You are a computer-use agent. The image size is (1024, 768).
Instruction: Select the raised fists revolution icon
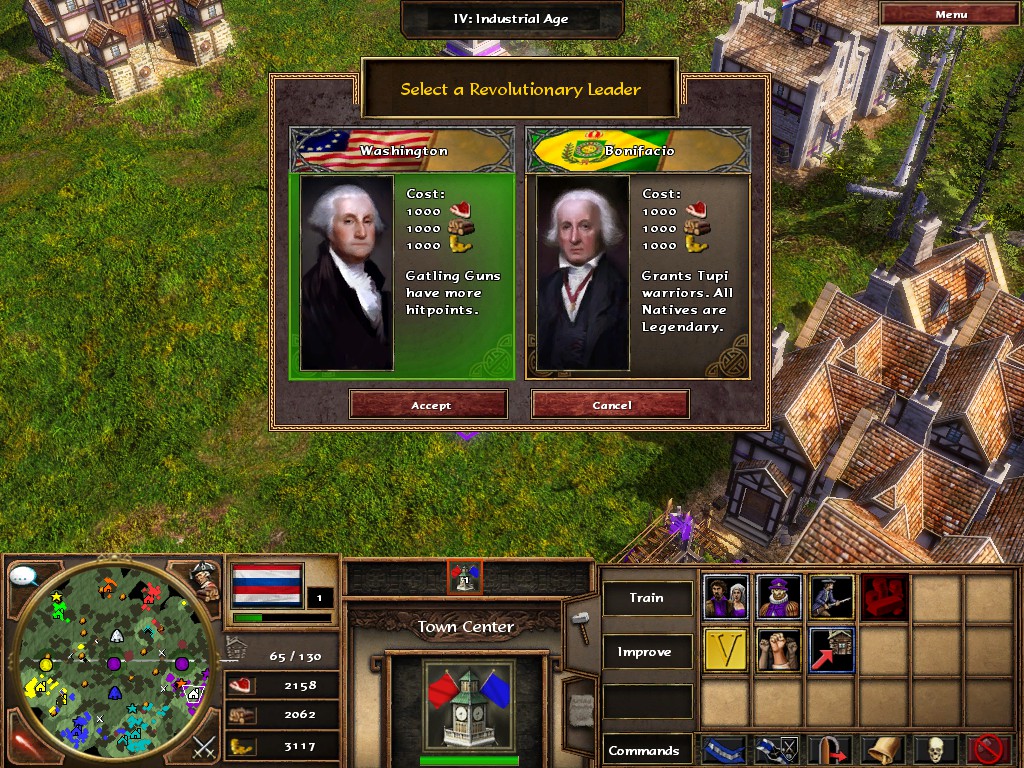pos(779,650)
